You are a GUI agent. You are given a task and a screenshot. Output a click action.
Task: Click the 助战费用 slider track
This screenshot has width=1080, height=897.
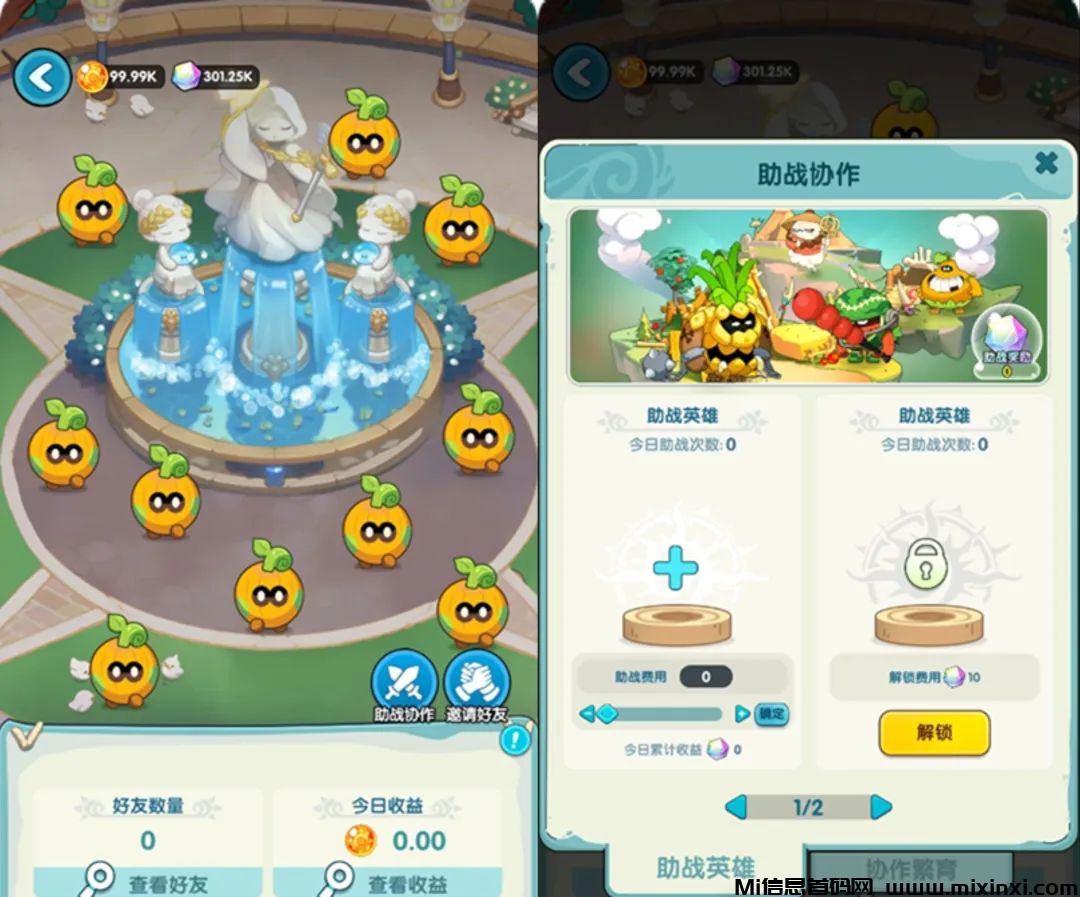[x=665, y=714]
